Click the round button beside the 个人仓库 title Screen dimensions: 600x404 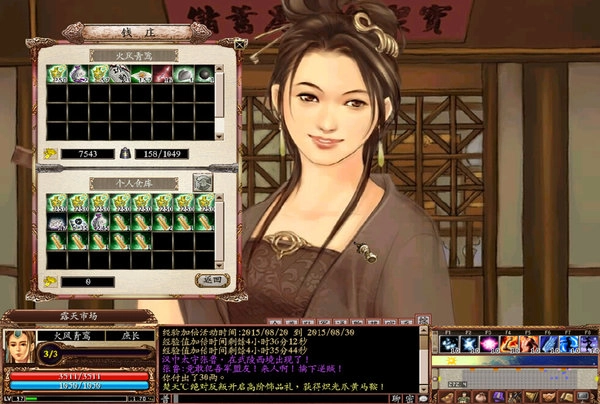point(201,181)
